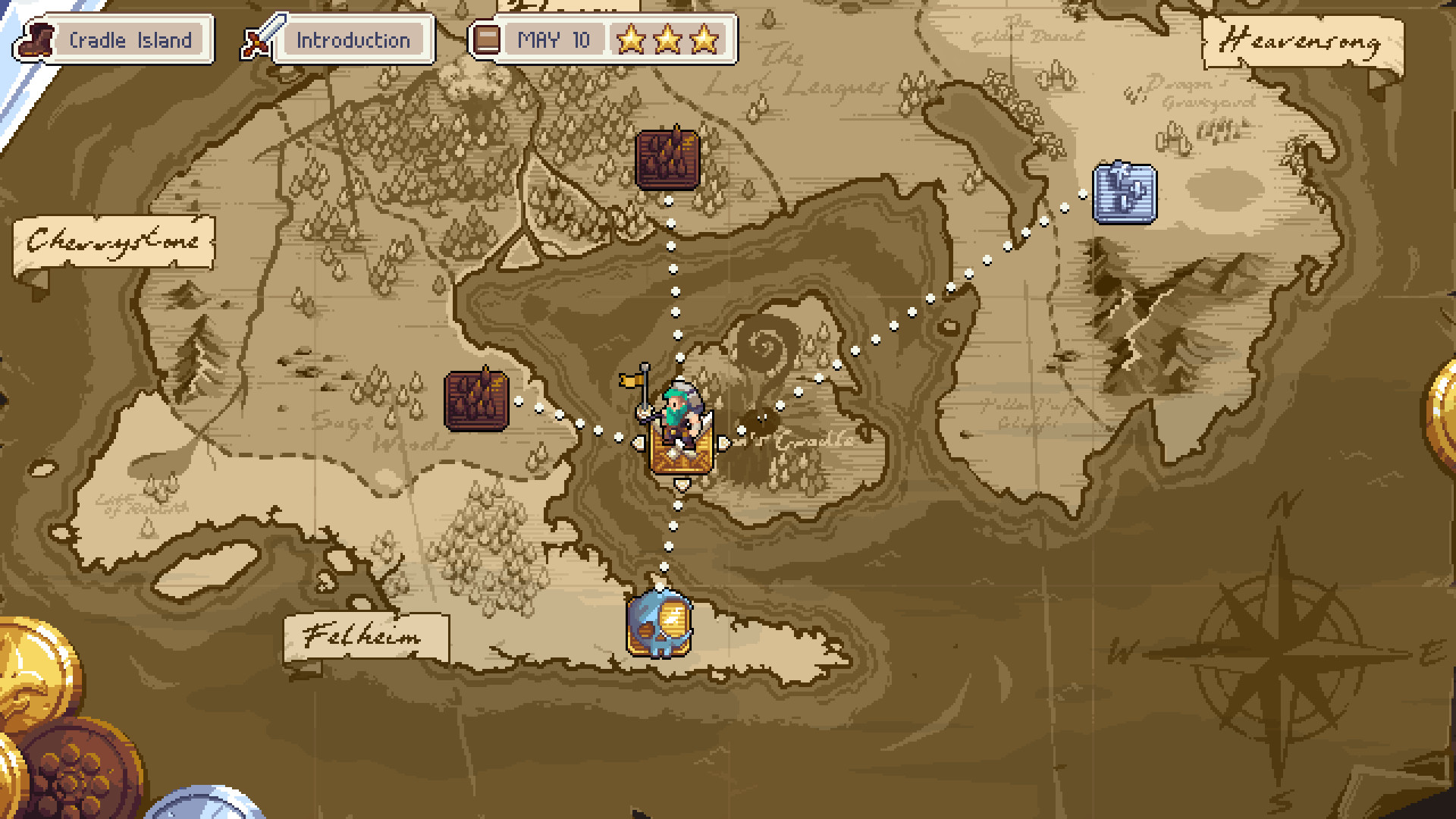Click the caravan character on the map
This screenshot has width=1456, height=819.
click(677, 428)
